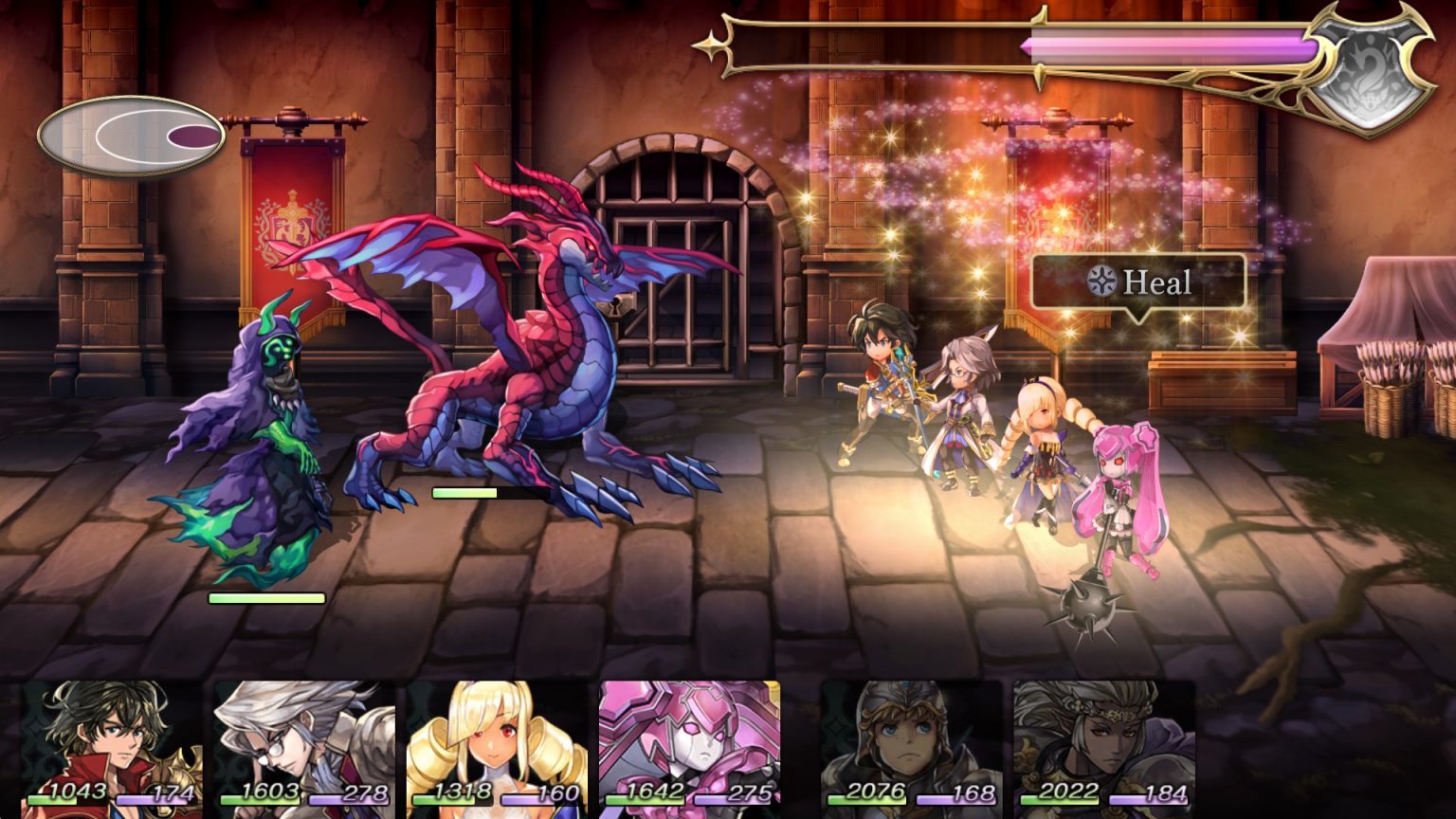The width and height of the screenshot is (1456, 819).
Task: Tap the pink armored character's portrait
Action: click(689, 739)
